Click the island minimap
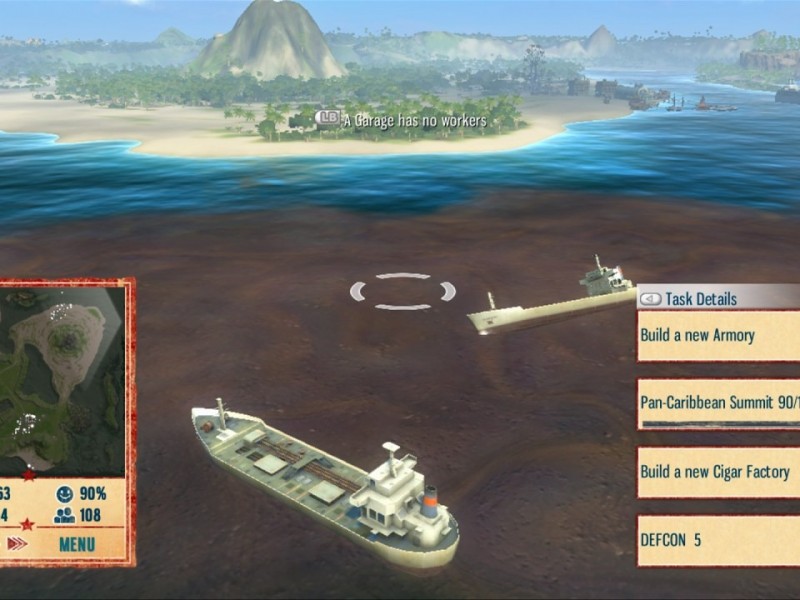This screenshot has height=600, width=800. point(62,377)
